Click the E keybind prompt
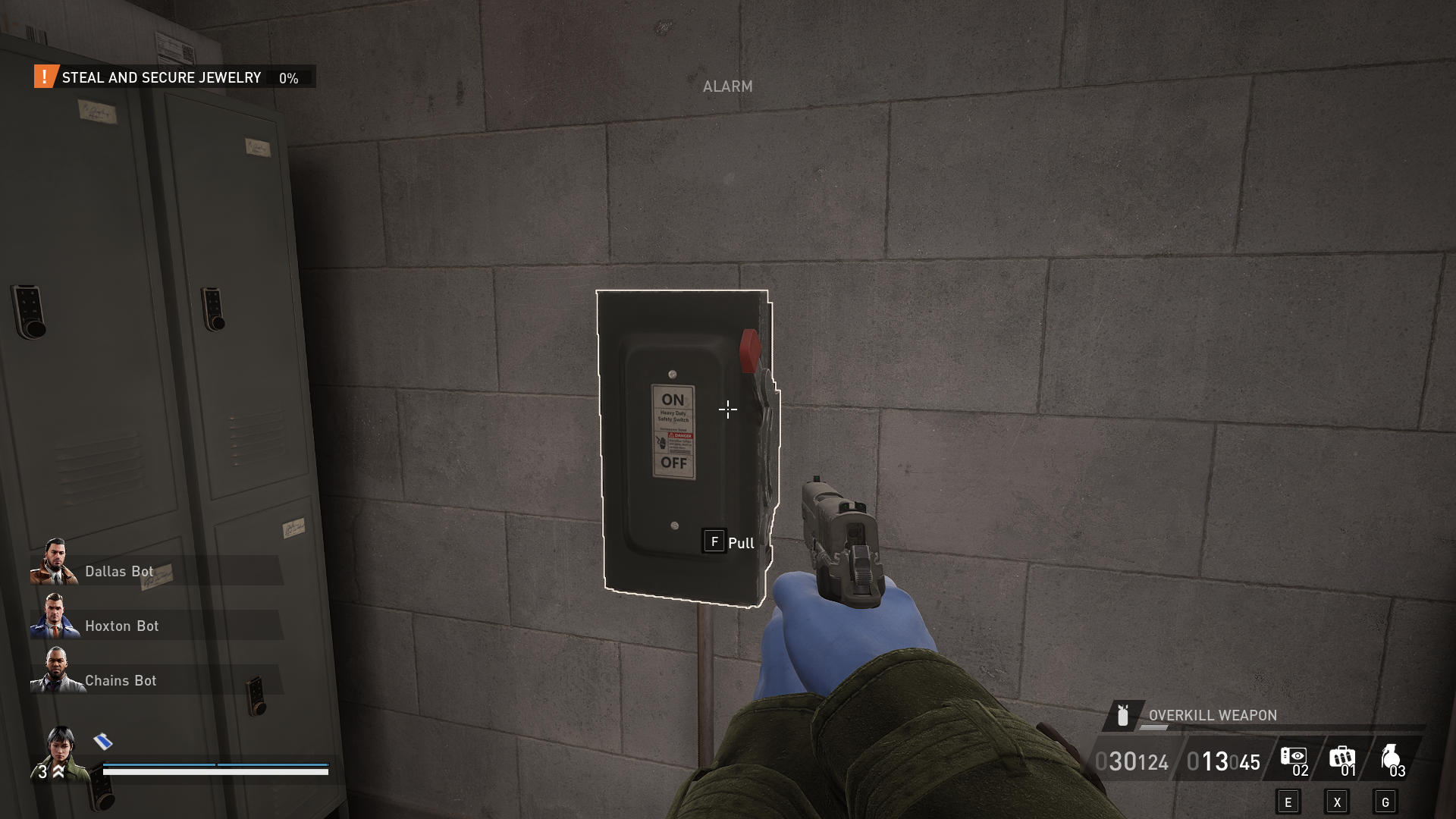1456x819 pixels. point(1288,801)
